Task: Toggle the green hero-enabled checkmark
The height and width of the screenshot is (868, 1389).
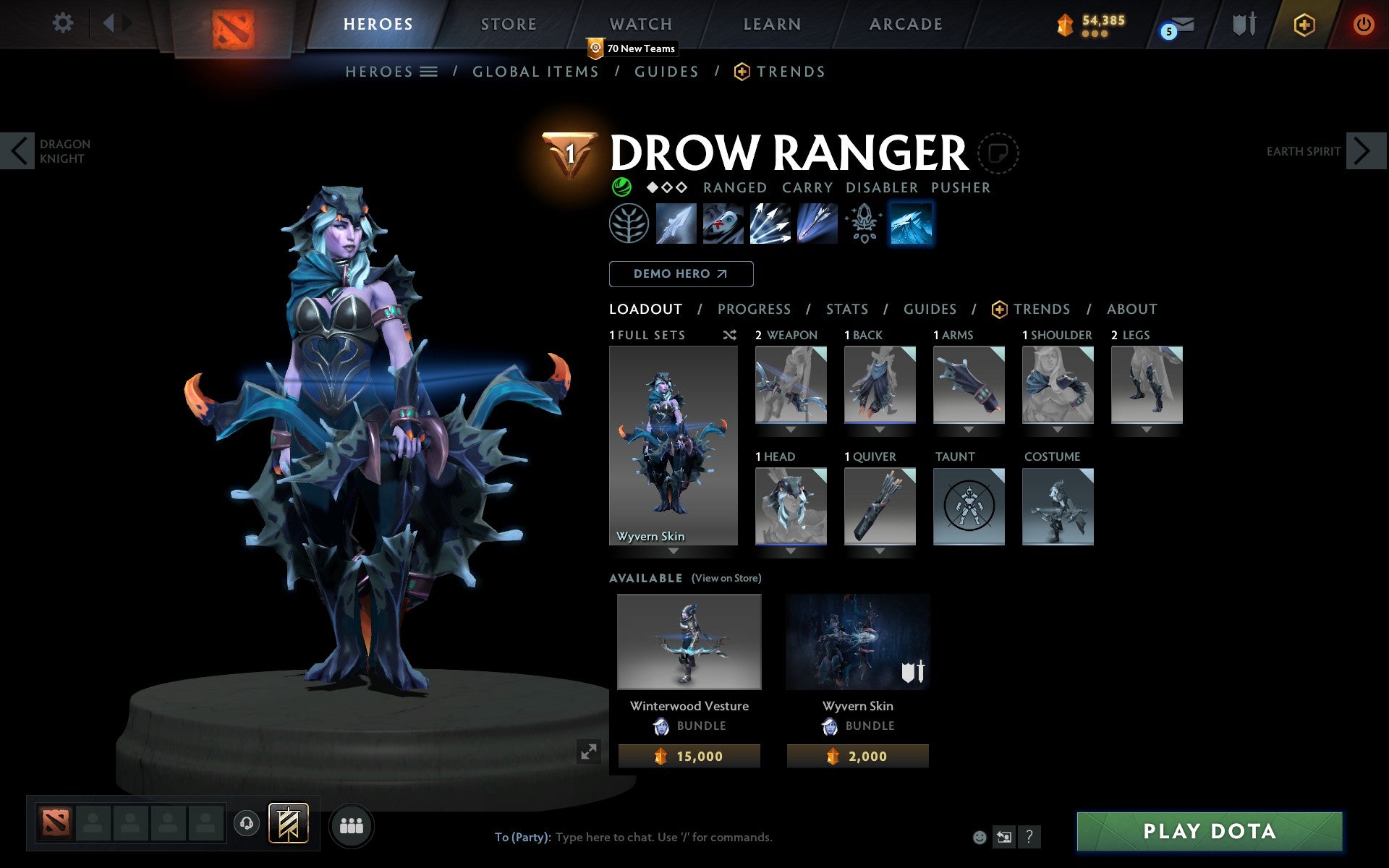Action: (624, 187)
